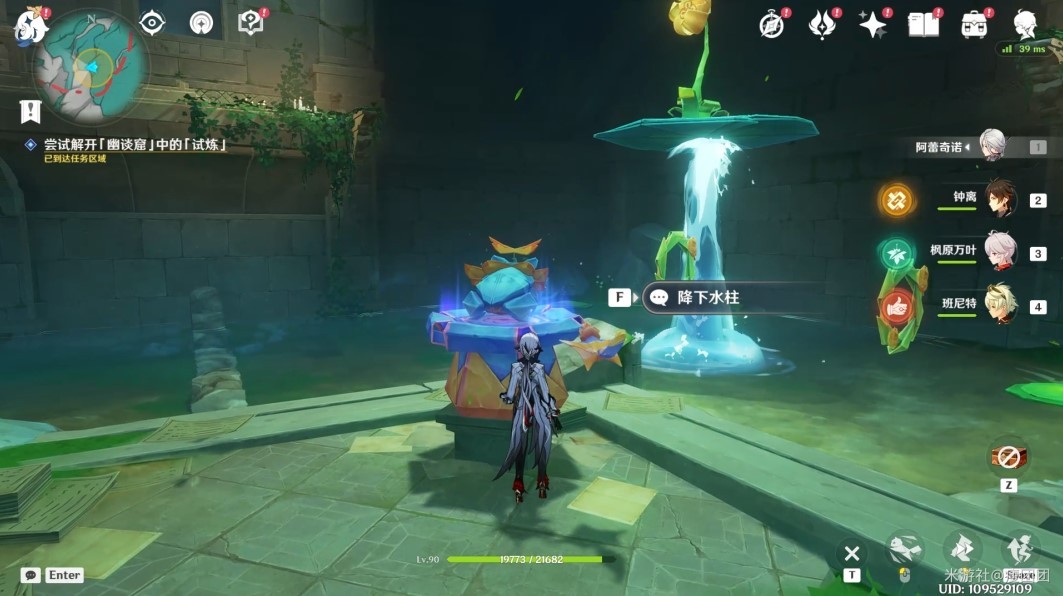The height and width of the screenshot is (596, 1063).
Task: Switch to party member 钟离
Action: tap(1000, 198)
